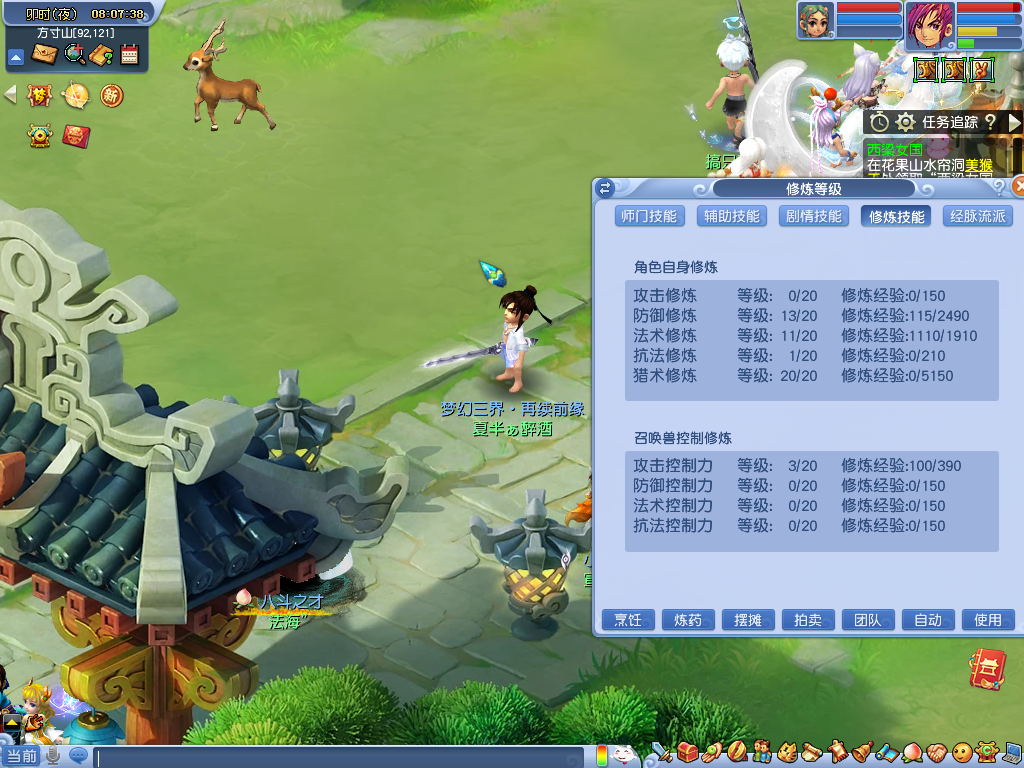Open the world map magnifier icon
Image resolution: width=1024 pixels, height=768 pixels.
pyautogui.click(x=73, y=54)
